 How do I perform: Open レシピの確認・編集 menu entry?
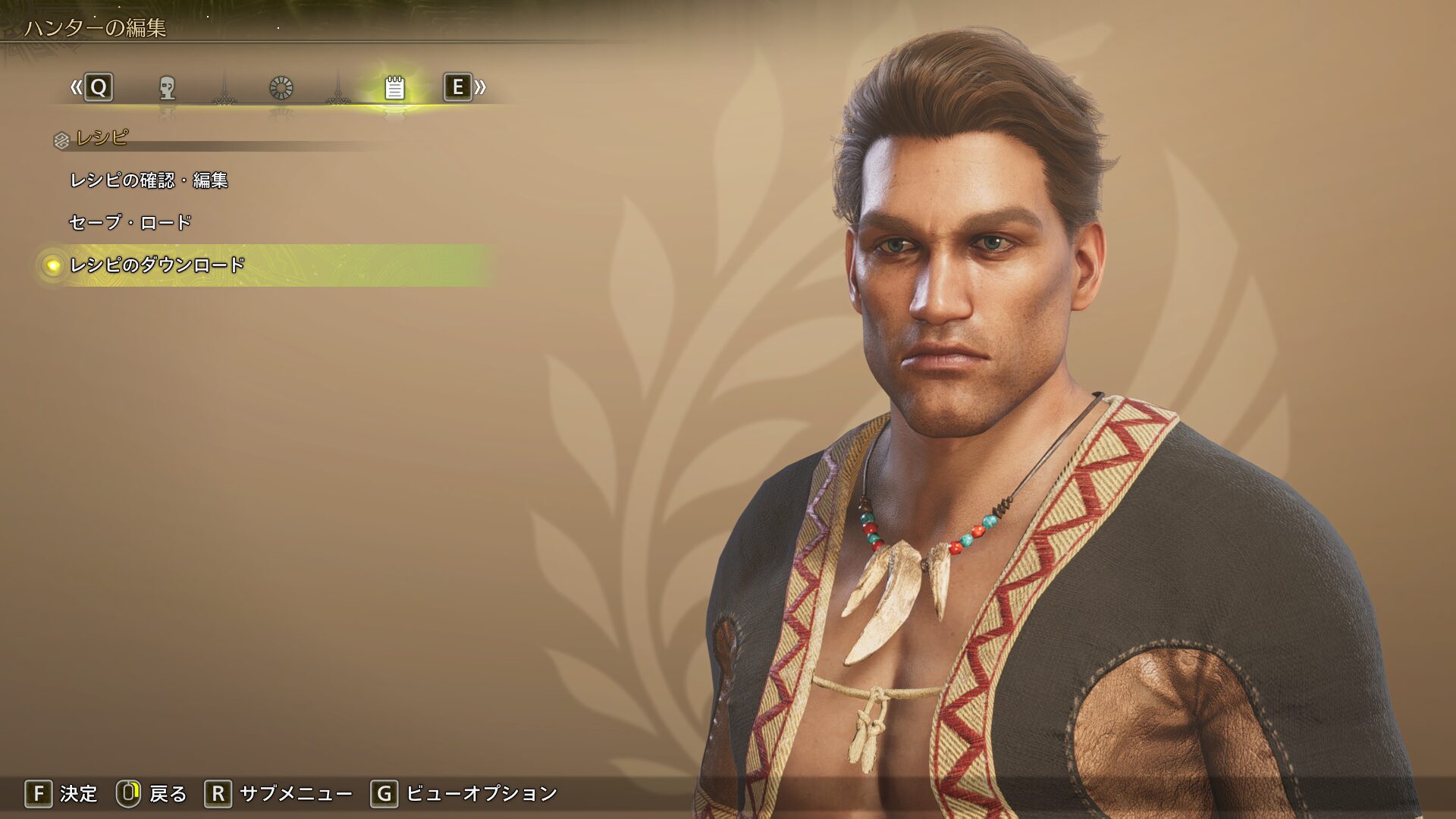149,180
